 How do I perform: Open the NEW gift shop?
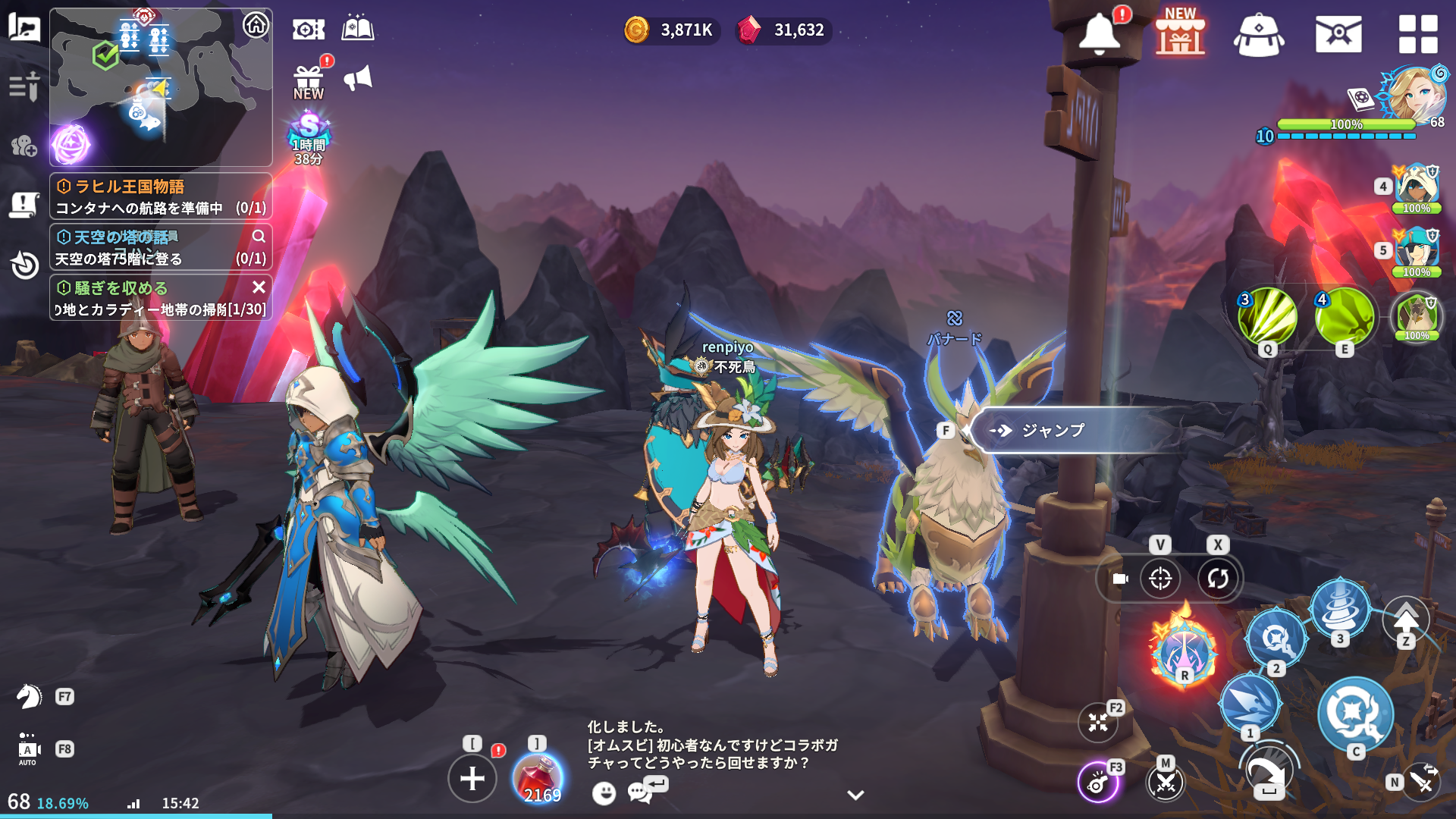pos(1180,33)
